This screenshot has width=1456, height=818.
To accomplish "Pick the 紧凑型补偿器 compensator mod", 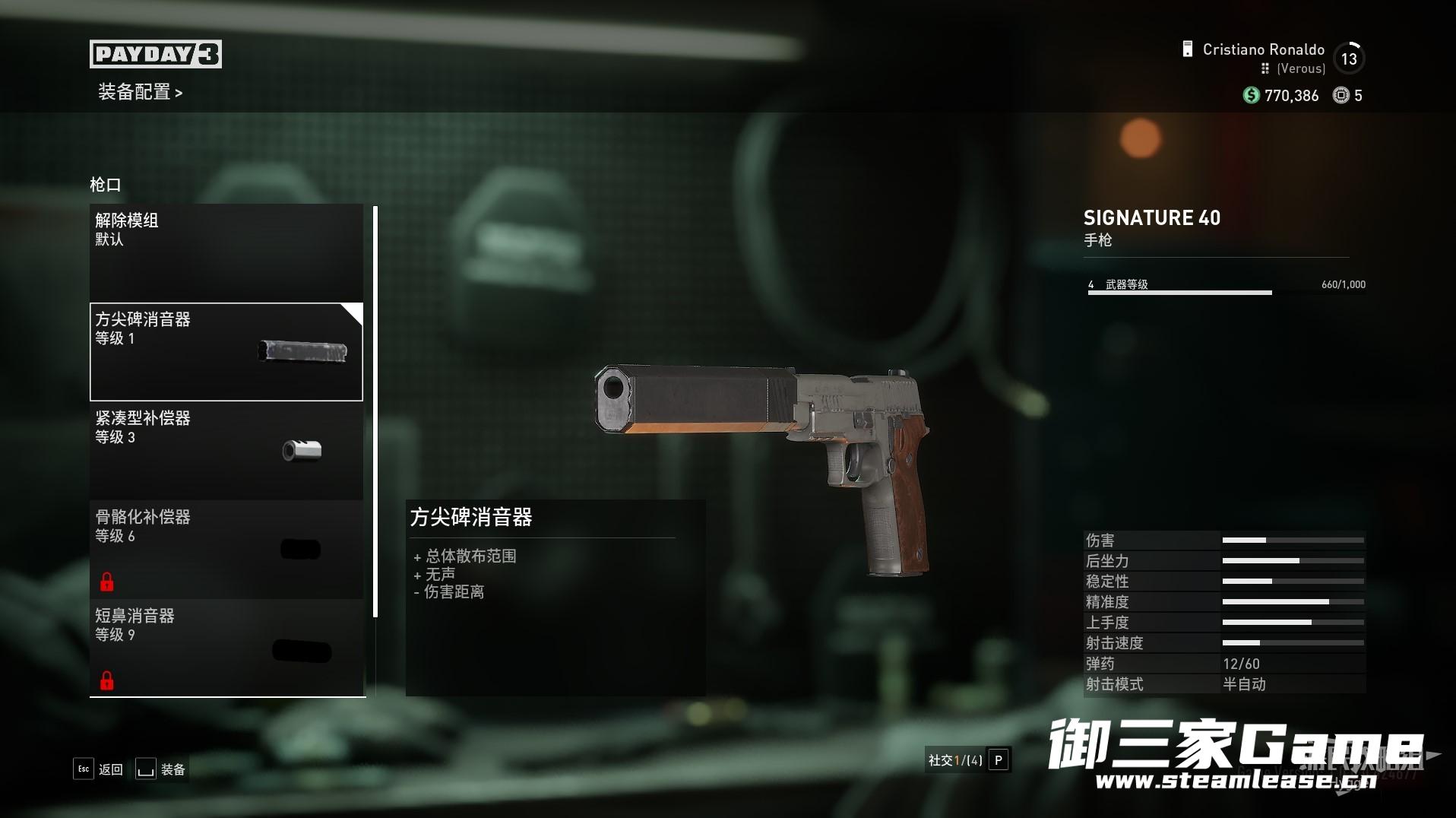I will (x=226, y=450).
